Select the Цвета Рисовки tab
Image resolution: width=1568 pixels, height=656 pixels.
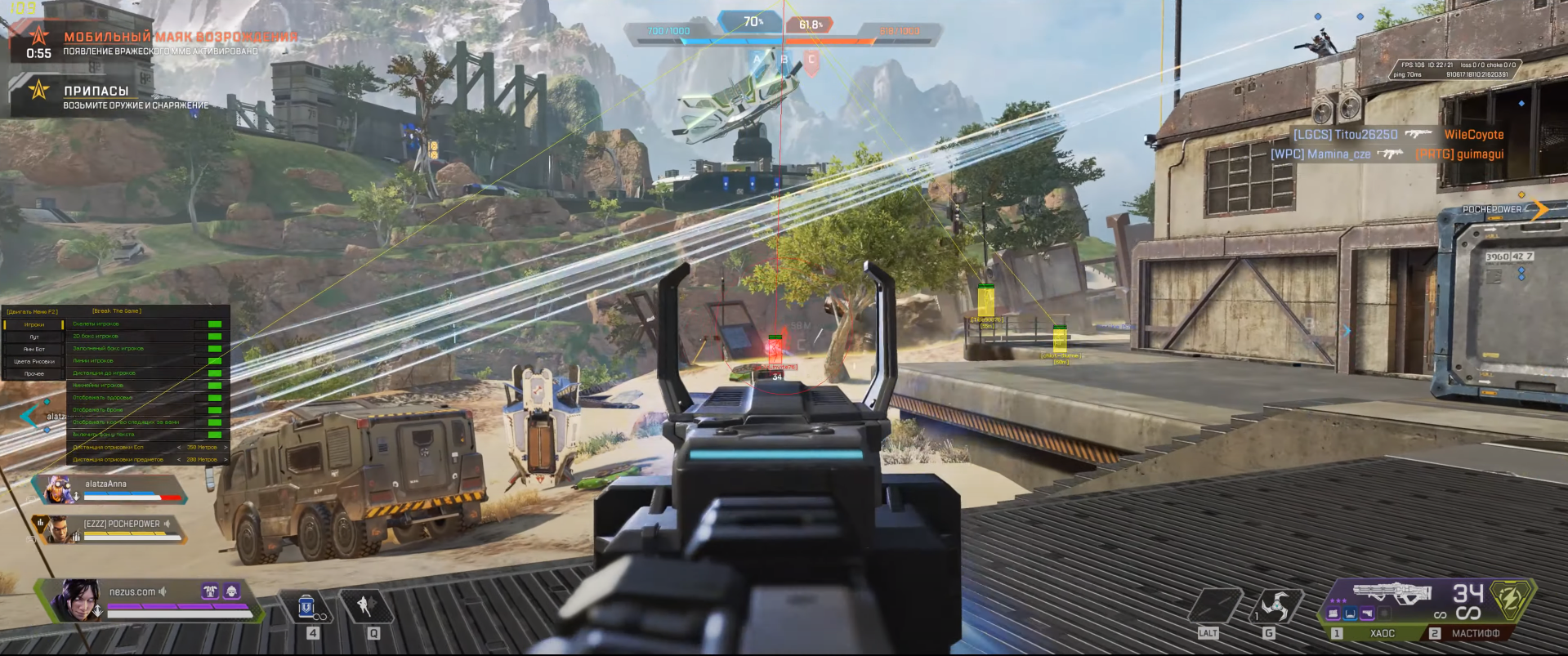pos(34,361)
